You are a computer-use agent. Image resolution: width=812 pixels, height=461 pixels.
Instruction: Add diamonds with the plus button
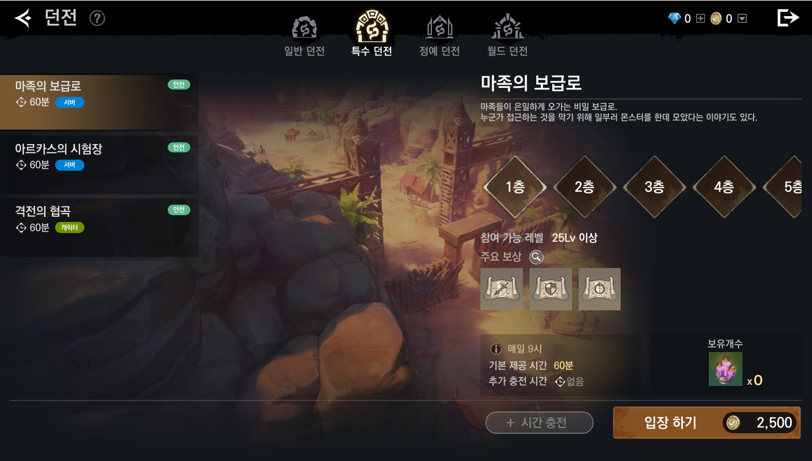click(x=700, y=18)
